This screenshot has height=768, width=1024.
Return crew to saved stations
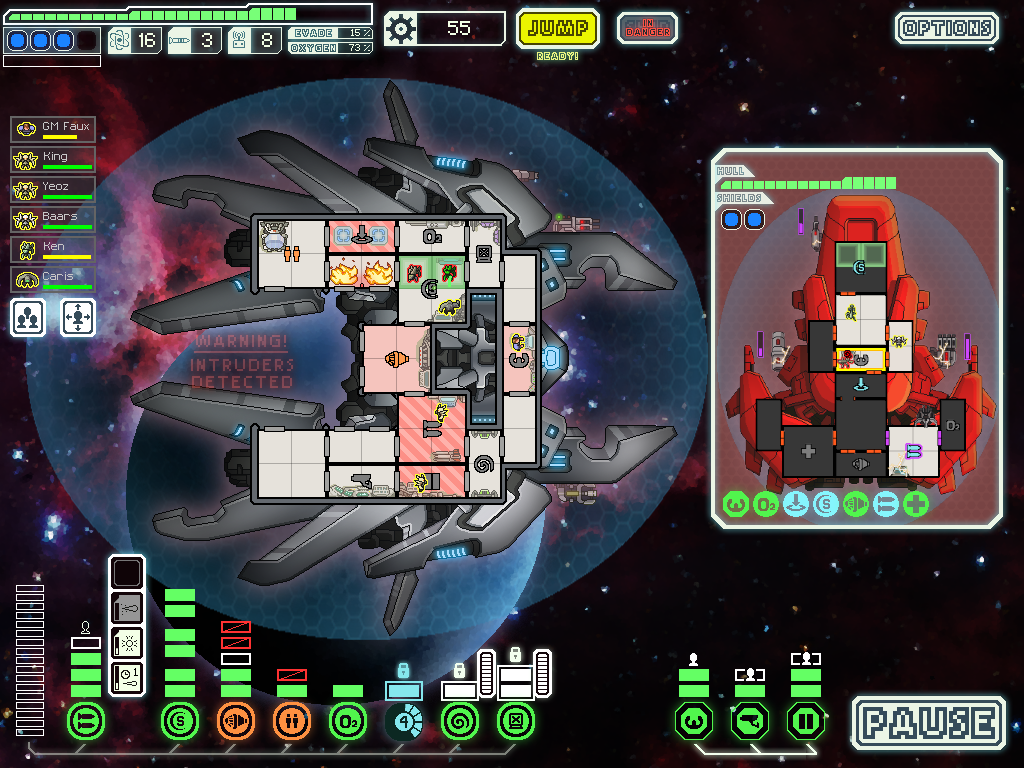tap(78, 317)
